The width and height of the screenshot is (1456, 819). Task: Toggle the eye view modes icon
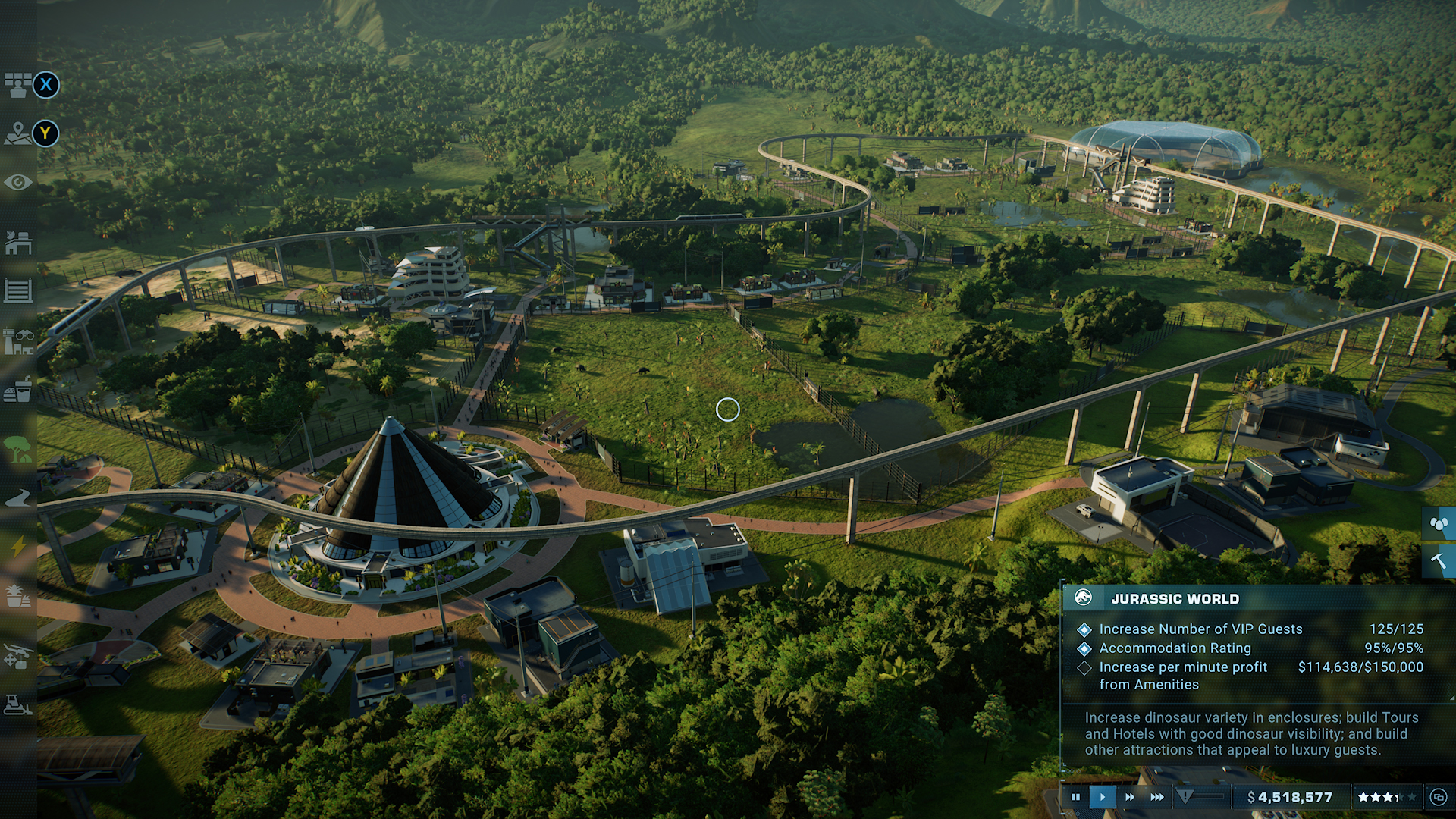(18, 183)
